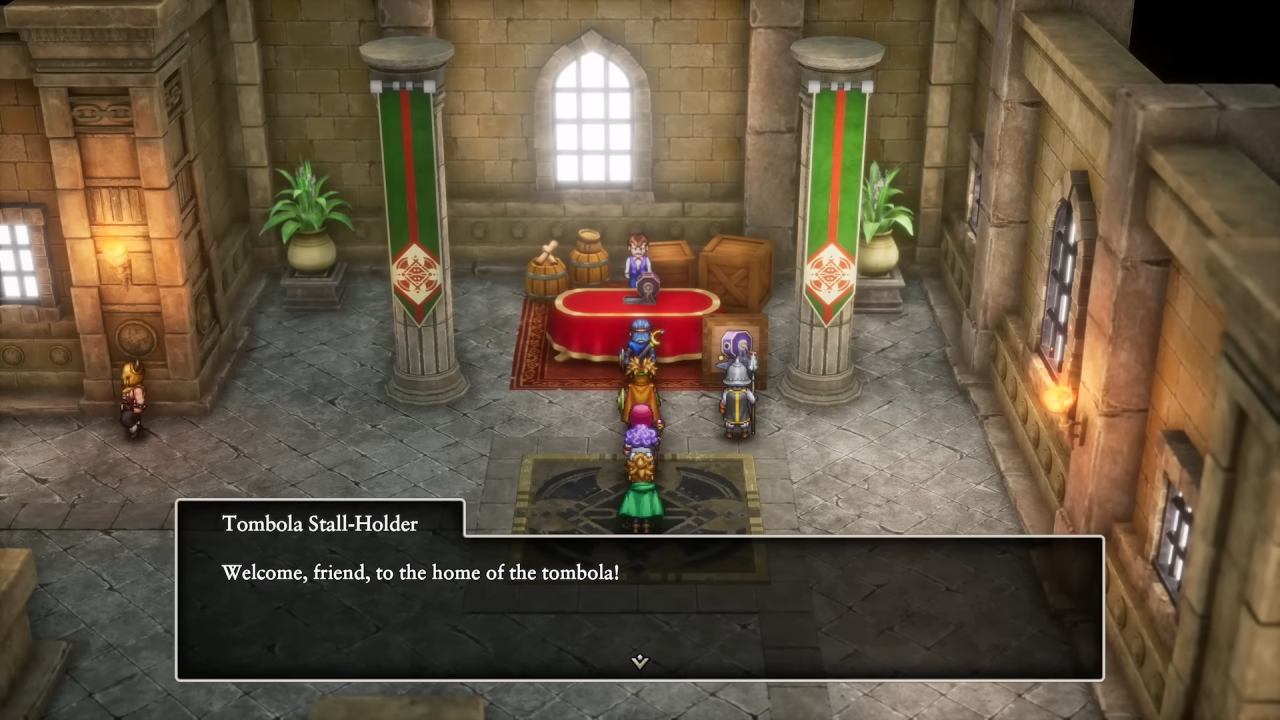The height and width of the screenshot is (720, 1280).
Task: Advance dialogue with the down chevron arrow
Action: [x=640, y=660]
